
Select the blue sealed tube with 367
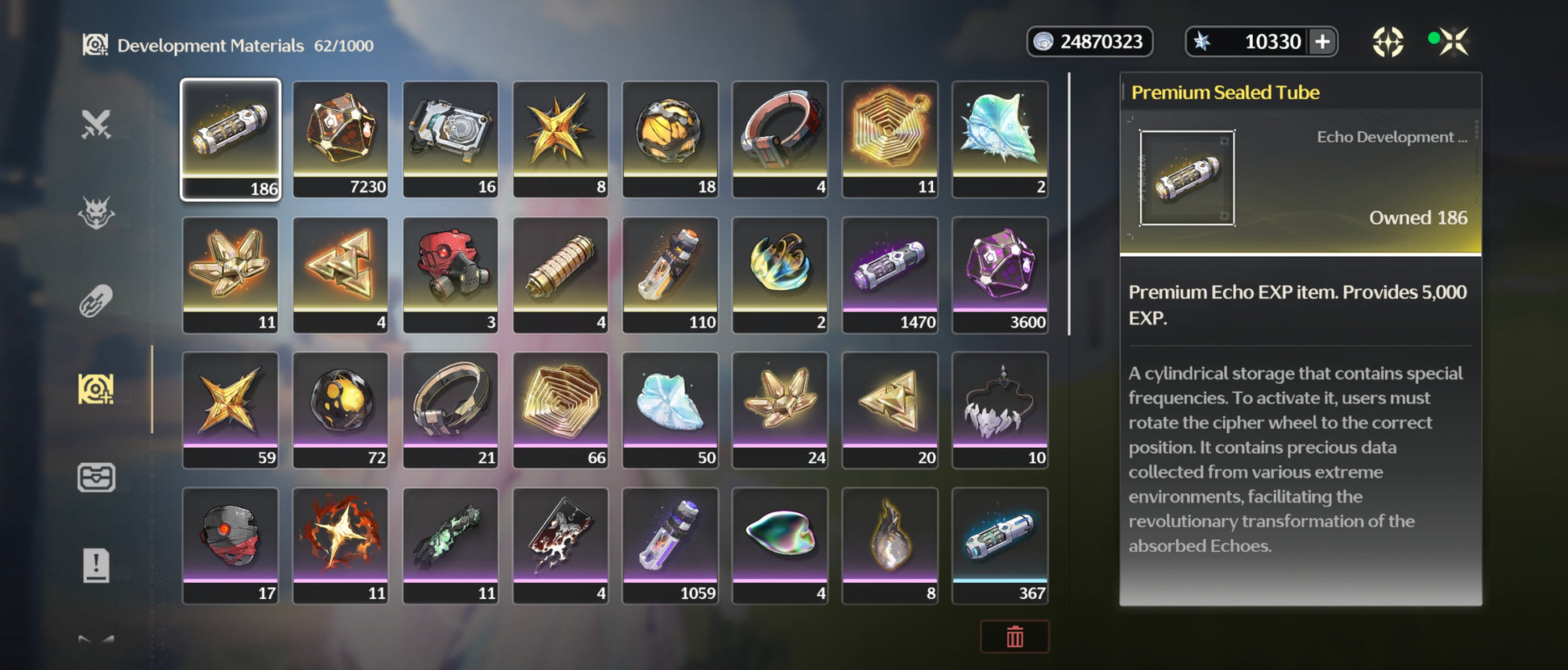(1000, 545)
